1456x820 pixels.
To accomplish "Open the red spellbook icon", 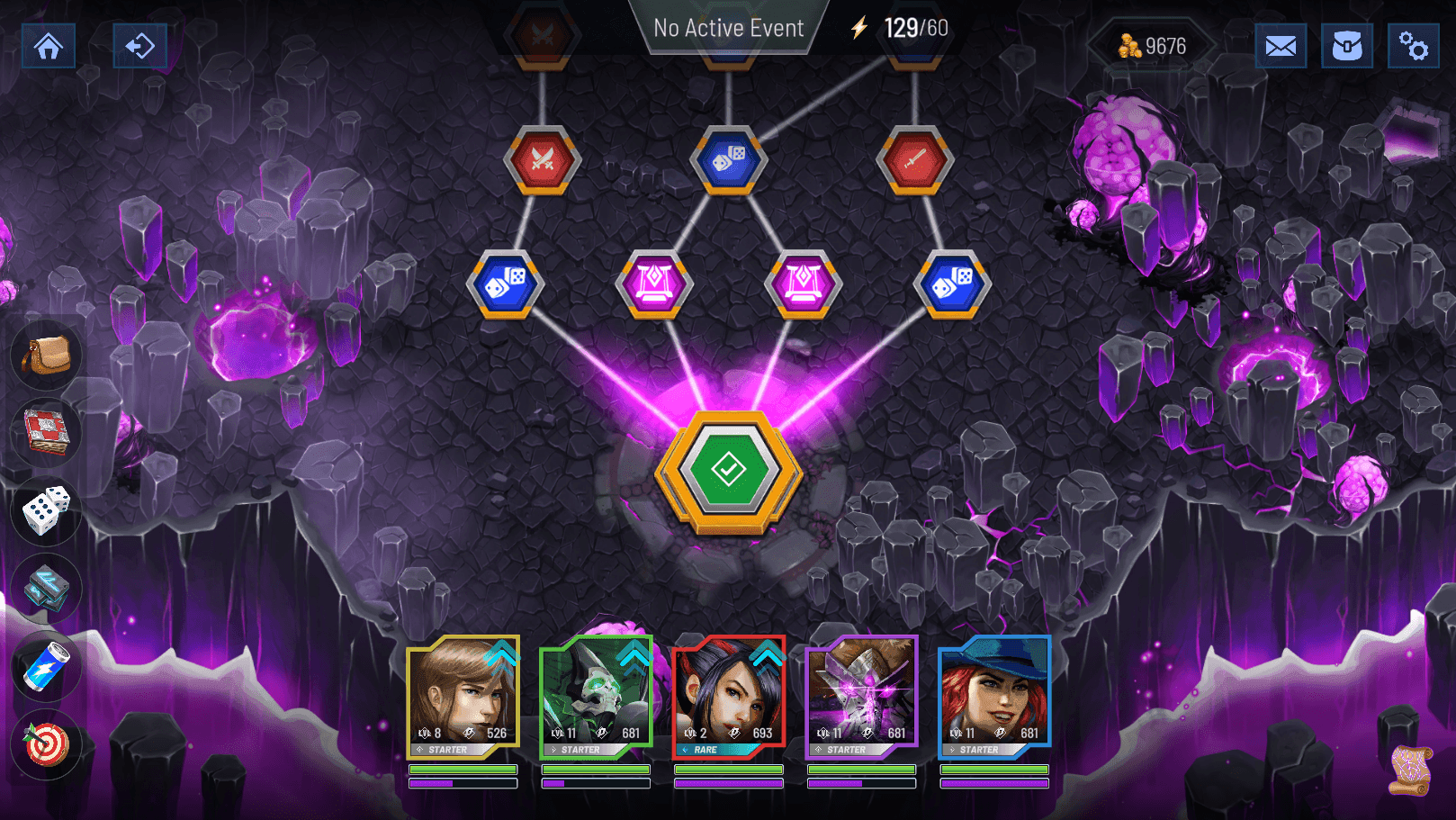I will click(x=46, y=432).
